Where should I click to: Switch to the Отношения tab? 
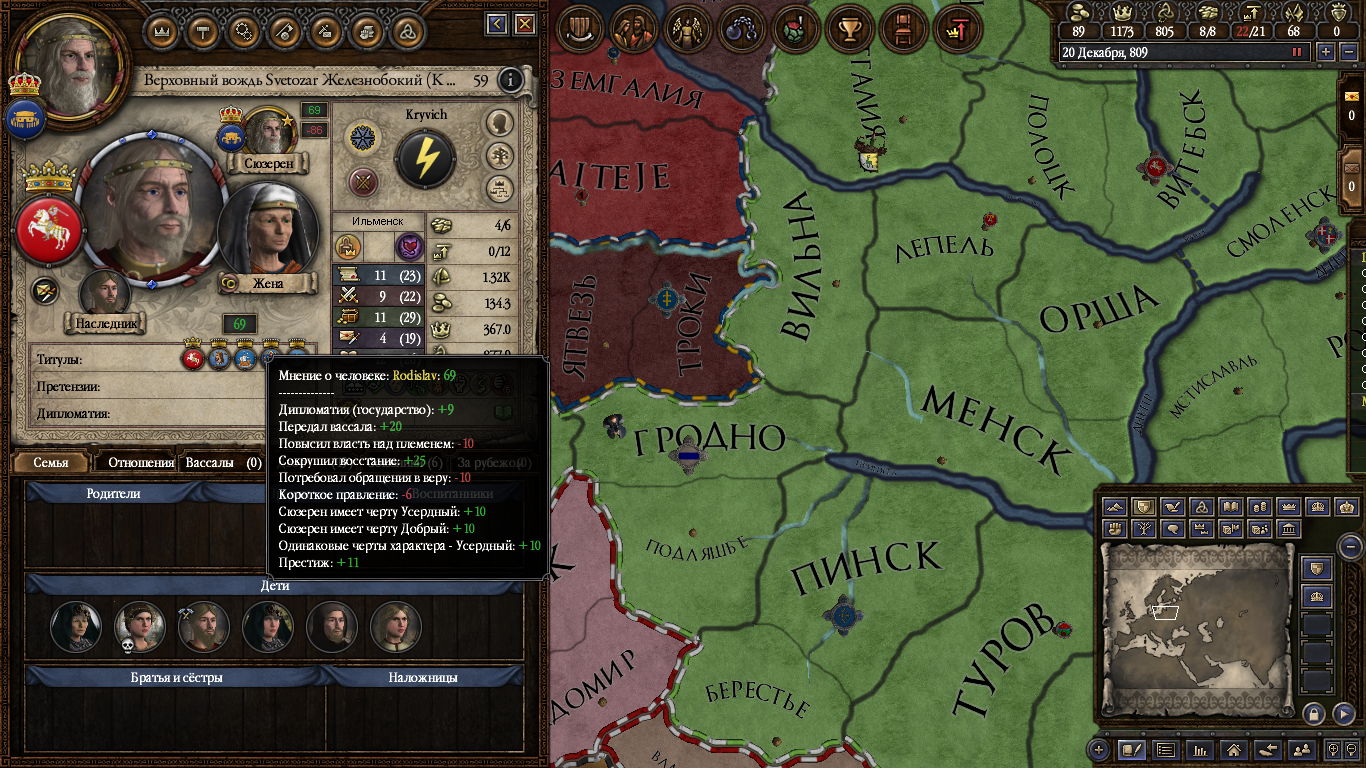(x=141, y=463)
